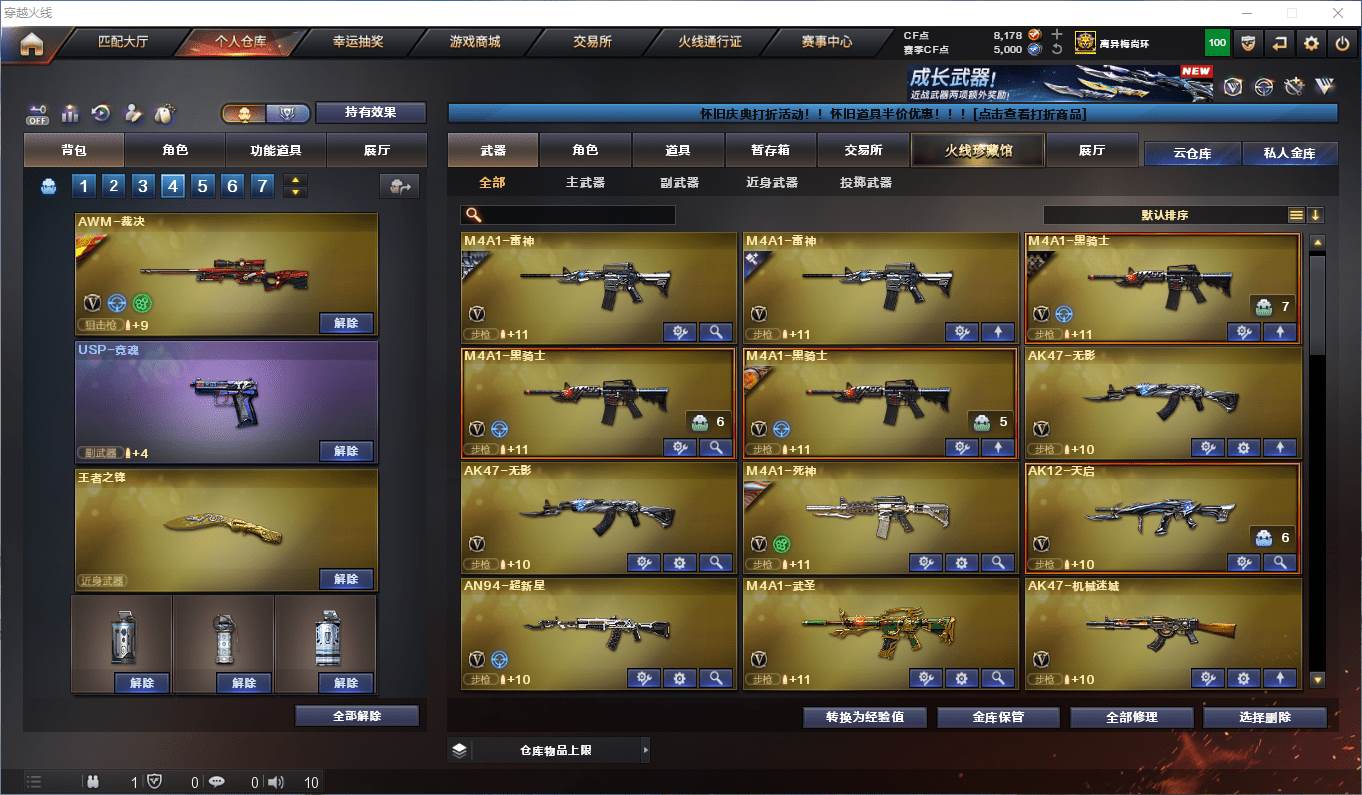Open the 云仓库 cloud warehouse

[1192, 153]
